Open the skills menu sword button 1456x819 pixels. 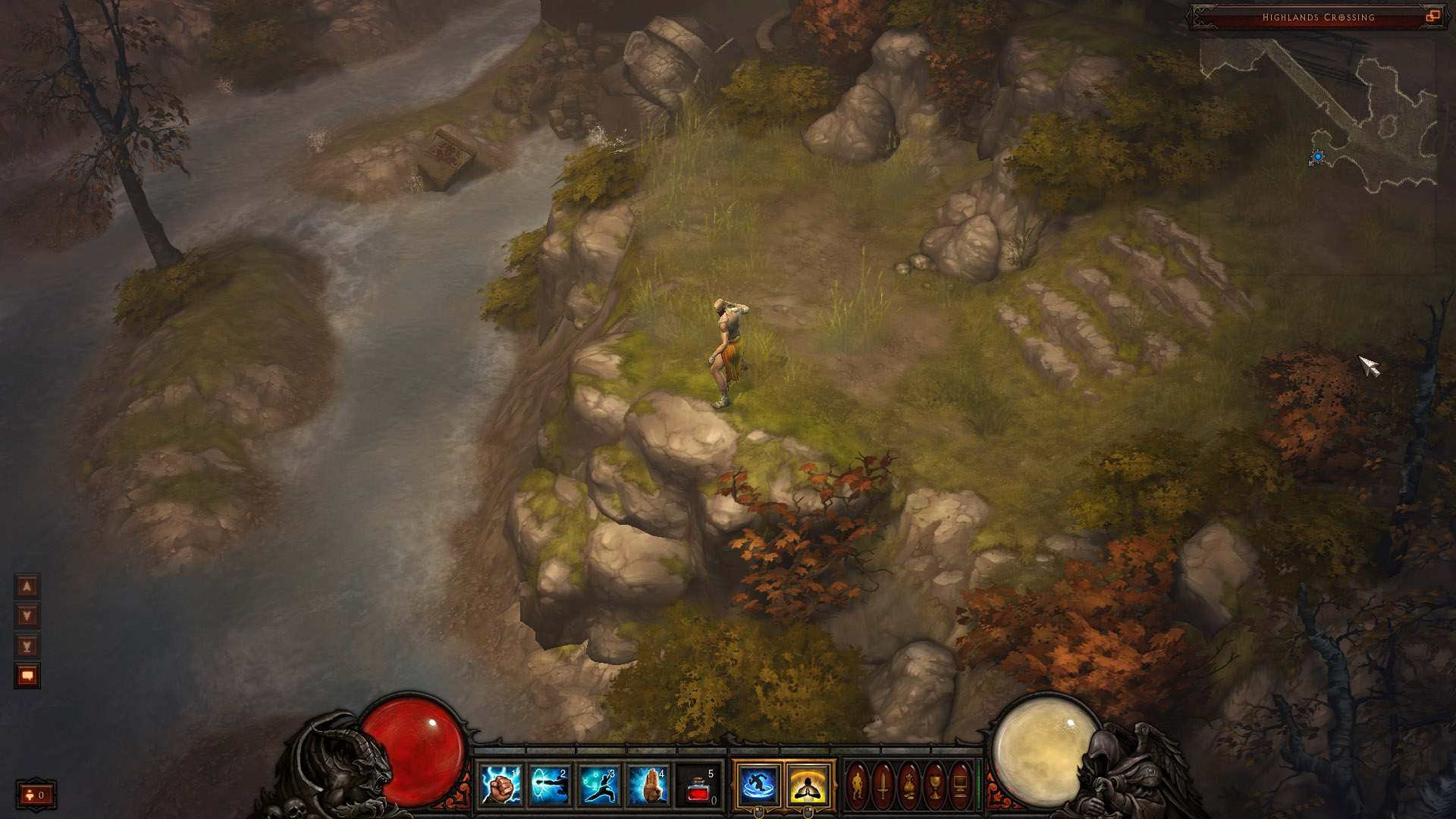click(x=883, y=785)
